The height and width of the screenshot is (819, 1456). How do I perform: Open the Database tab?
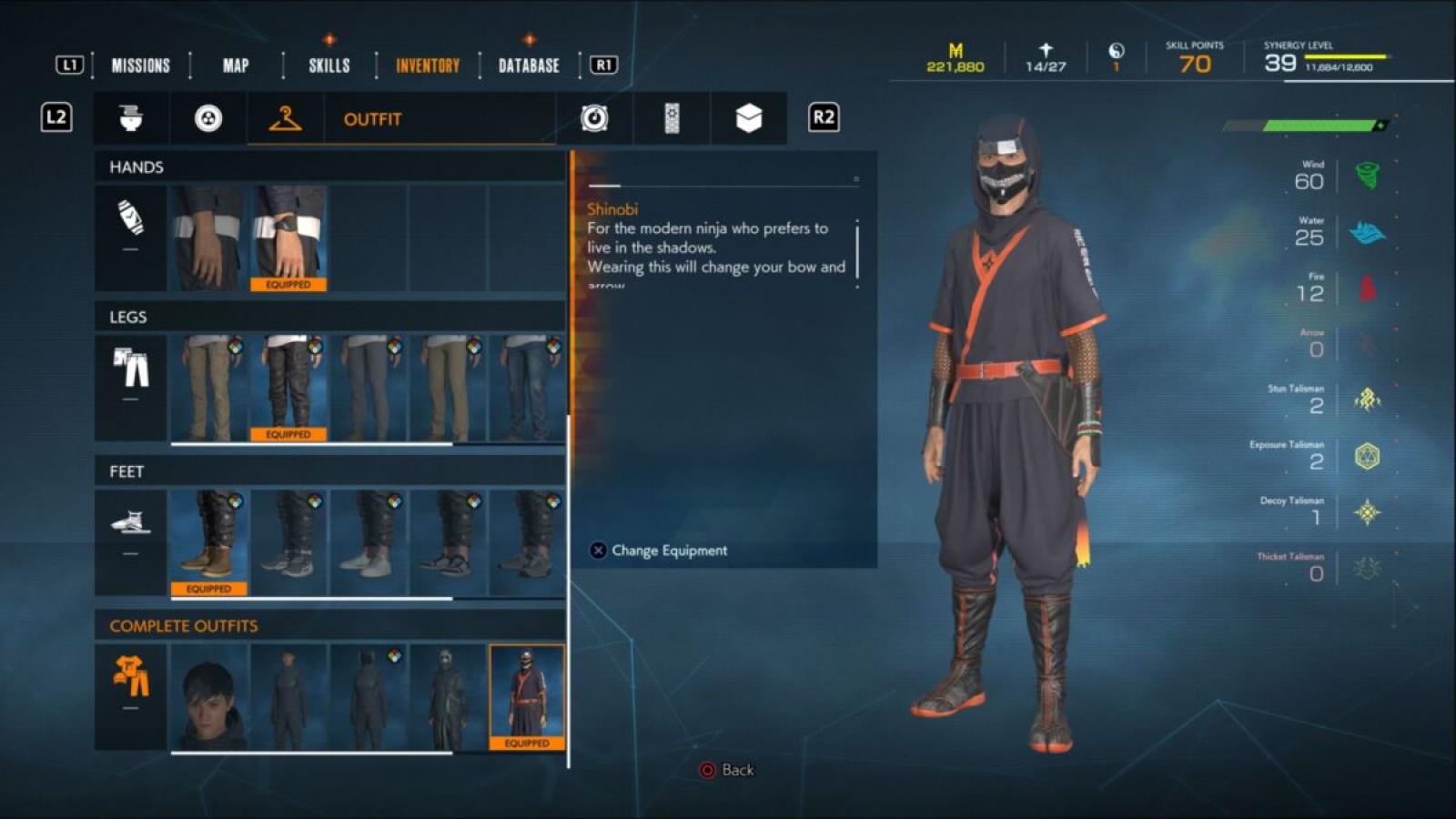(x=529, y=66)
